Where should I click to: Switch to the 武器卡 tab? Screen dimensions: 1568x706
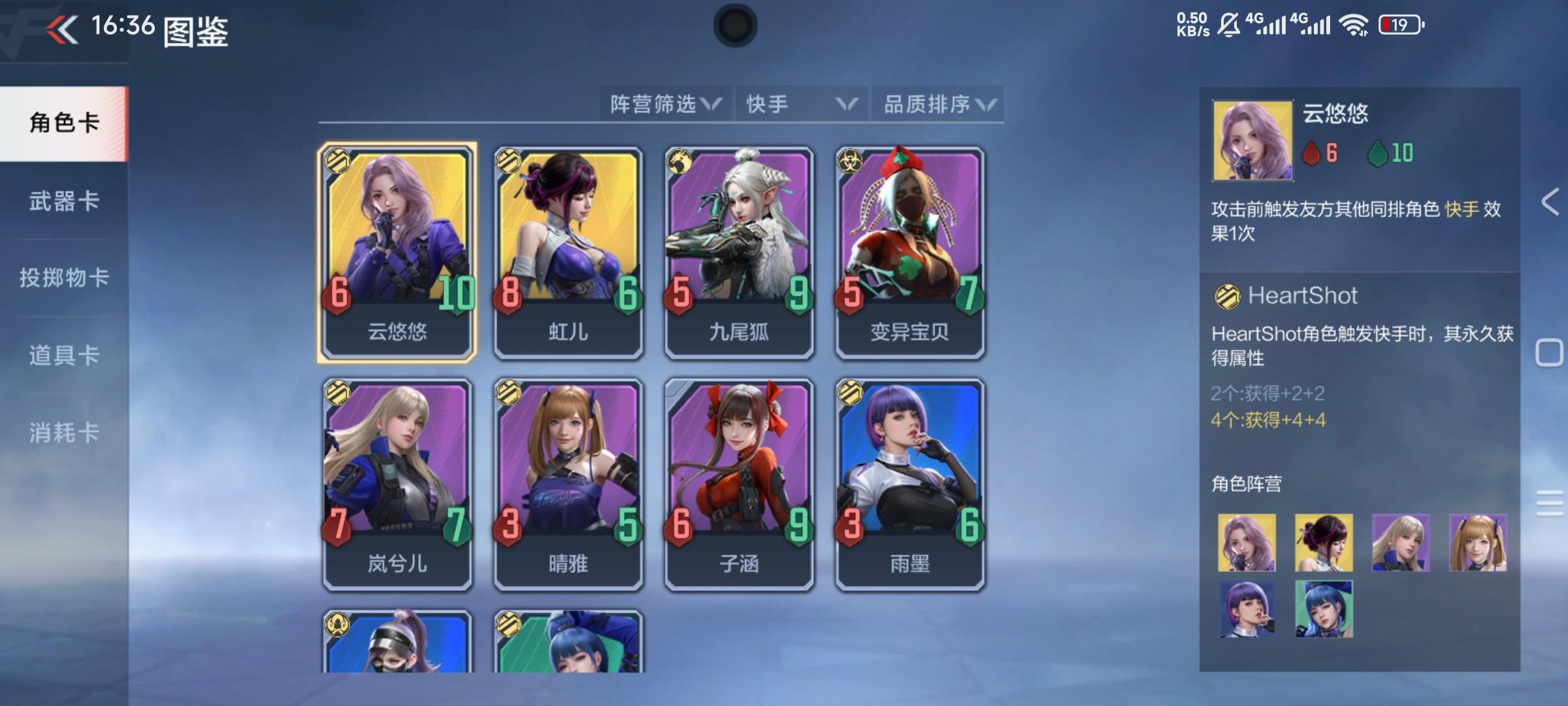coord(64,203)
